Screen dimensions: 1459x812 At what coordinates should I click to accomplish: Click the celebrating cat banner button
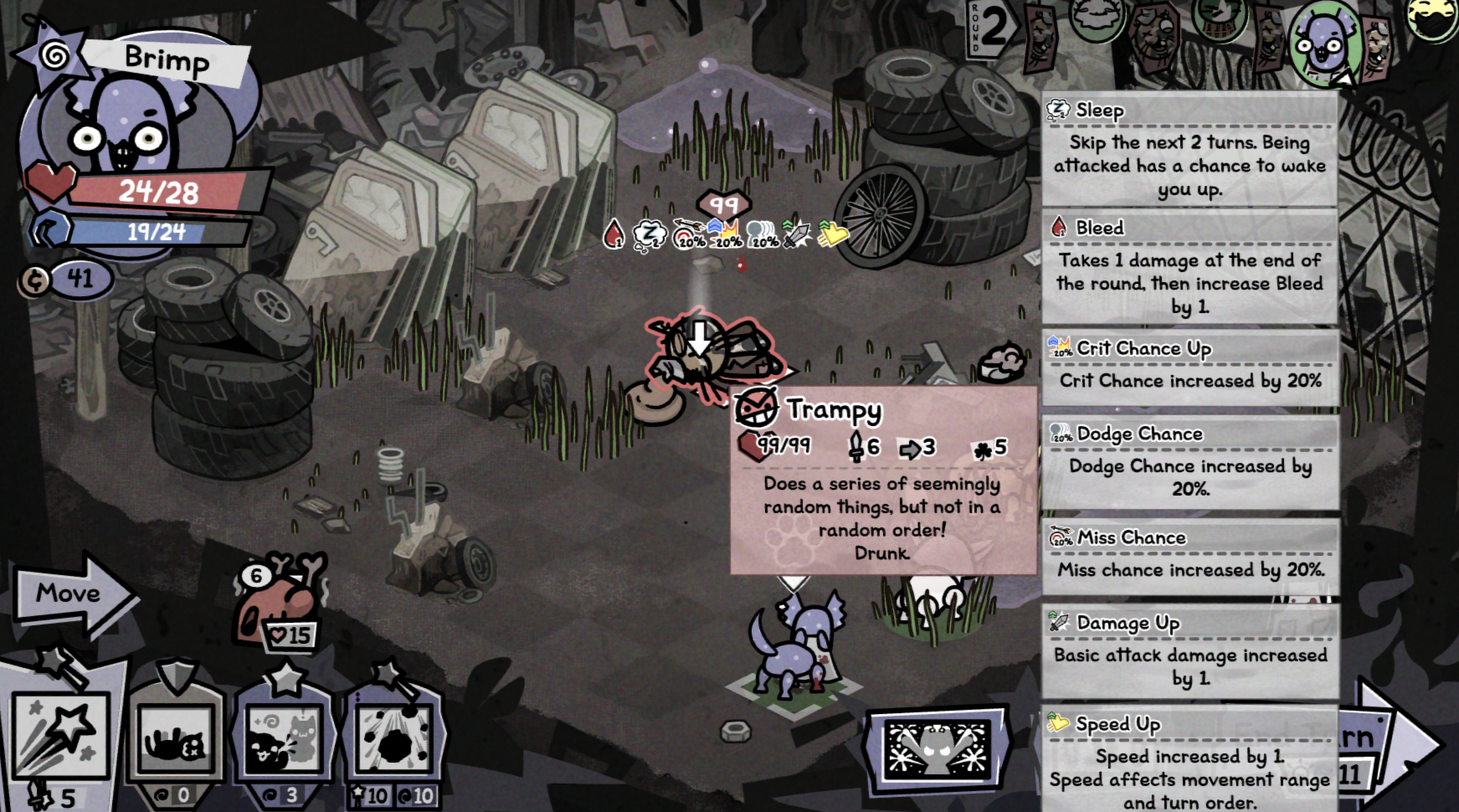coord(937,745)
